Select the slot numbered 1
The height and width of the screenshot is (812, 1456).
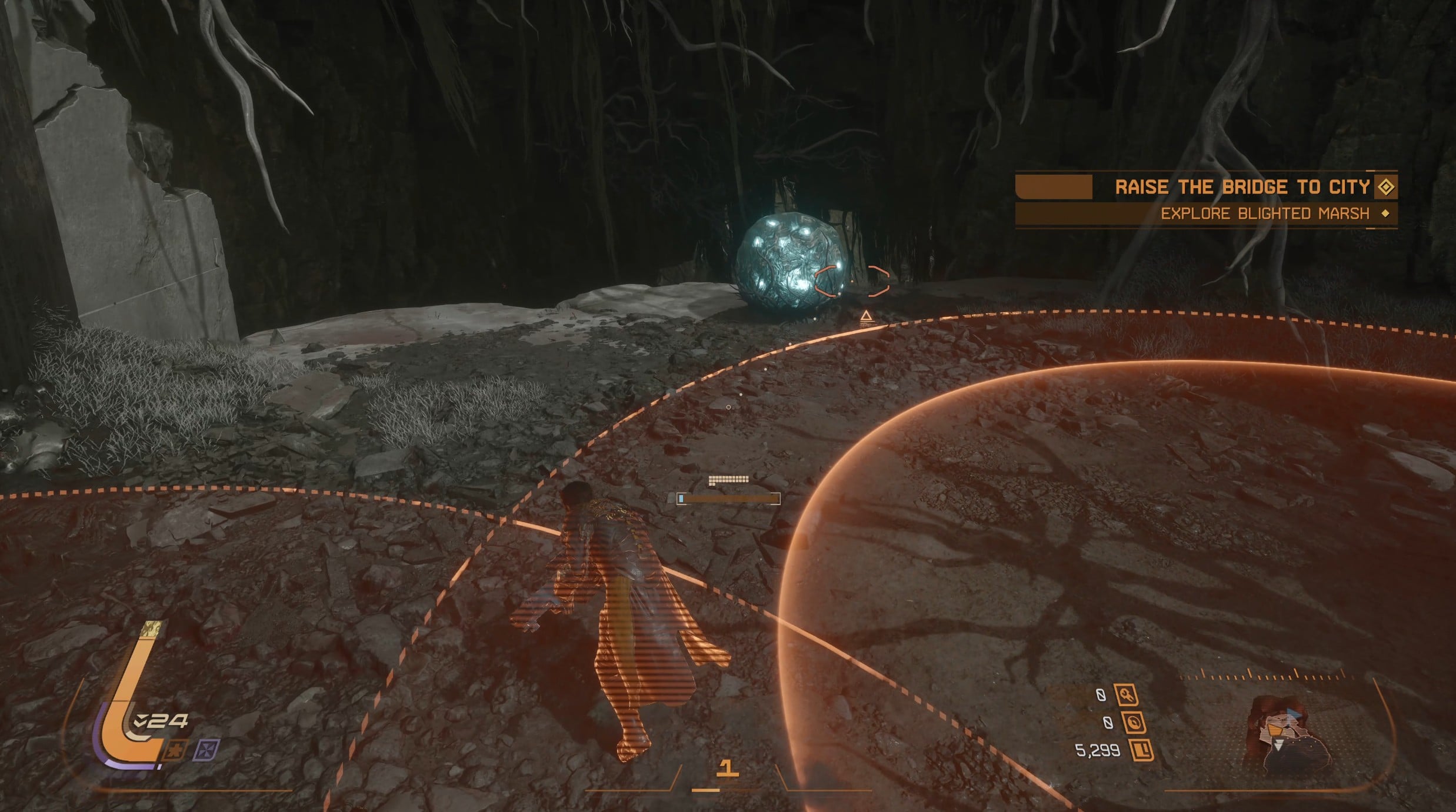(x=727, y=768)
